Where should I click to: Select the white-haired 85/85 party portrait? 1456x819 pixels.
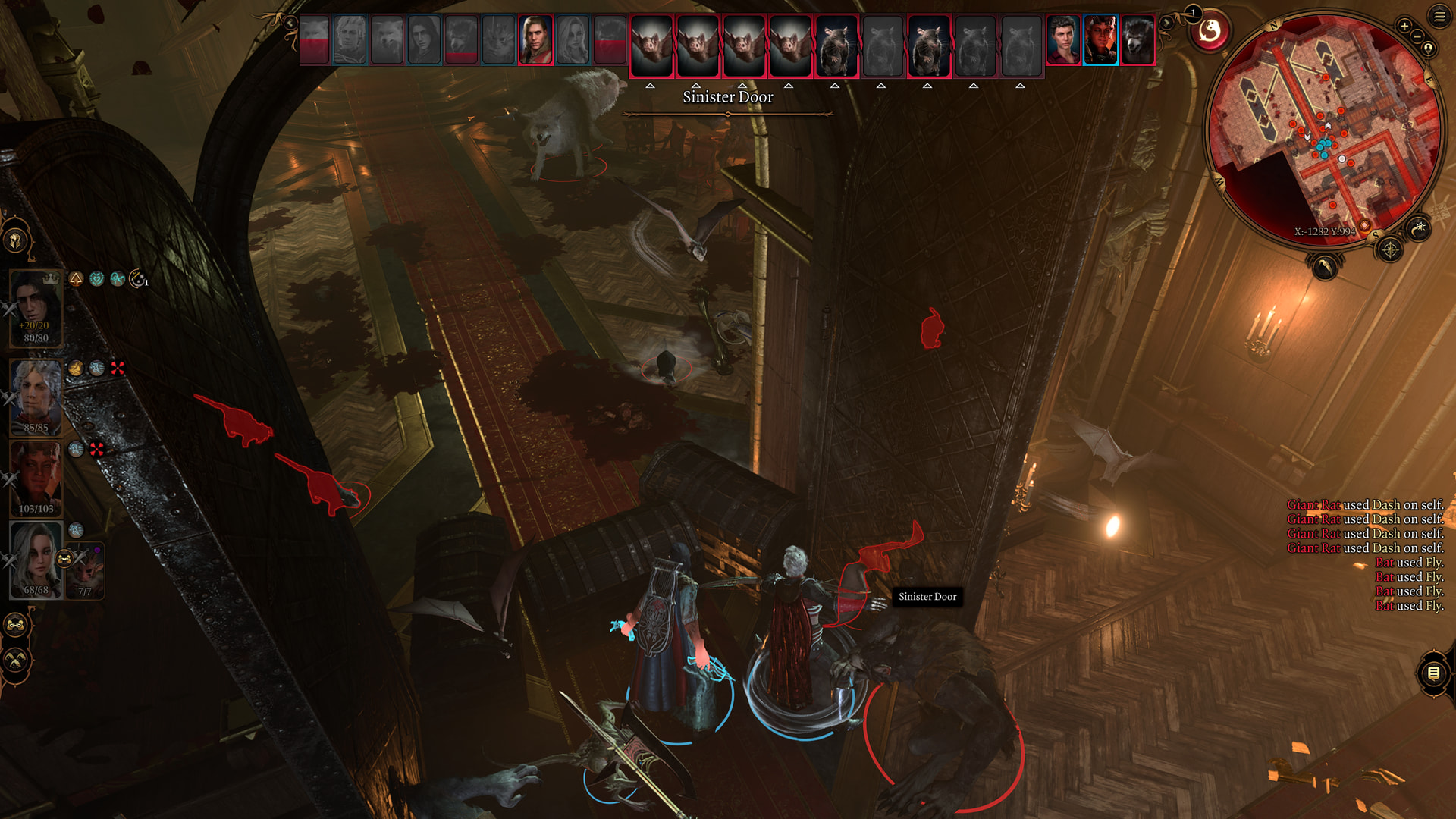(x=35, y=396)
